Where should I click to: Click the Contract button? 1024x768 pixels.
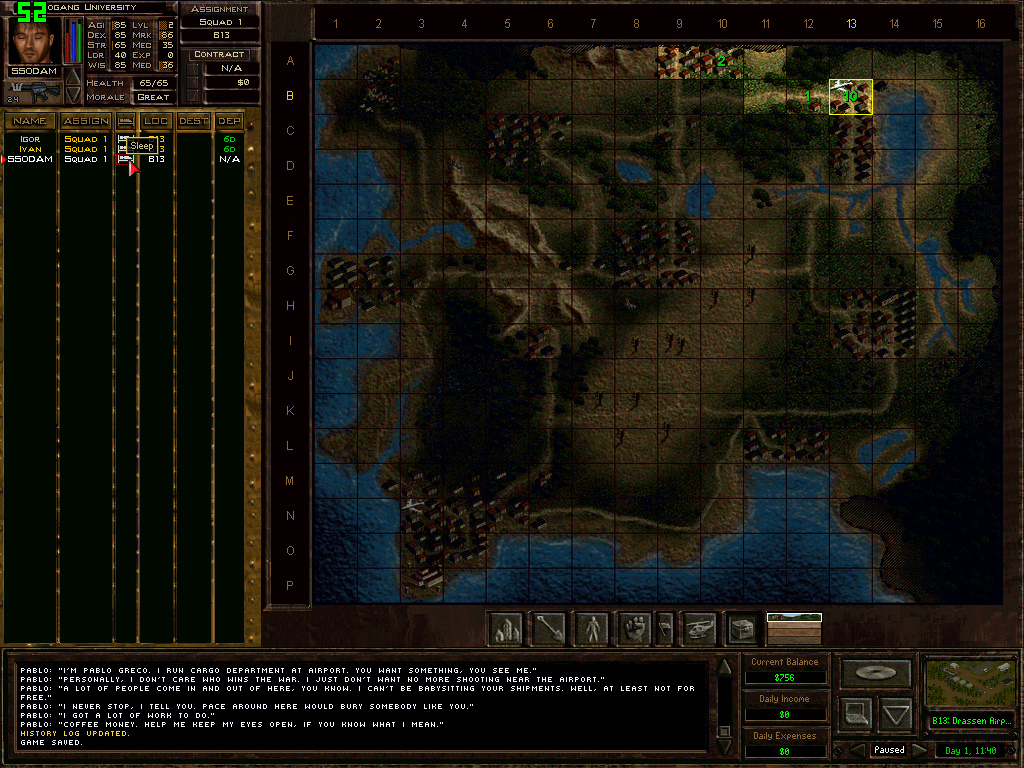tap(219, 54)
